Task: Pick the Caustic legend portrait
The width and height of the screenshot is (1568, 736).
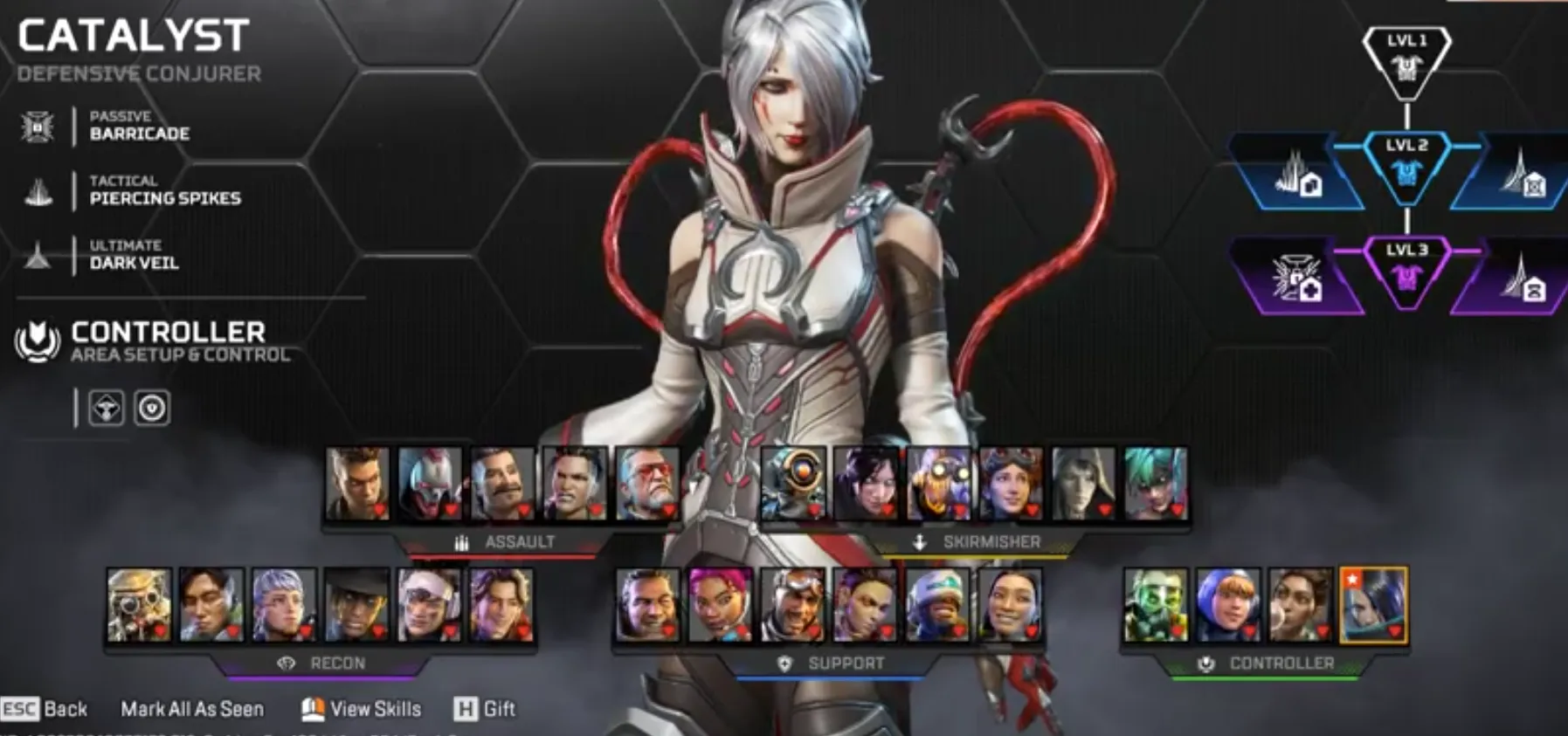Action: pyautogui.click(x=1156, y=605)
